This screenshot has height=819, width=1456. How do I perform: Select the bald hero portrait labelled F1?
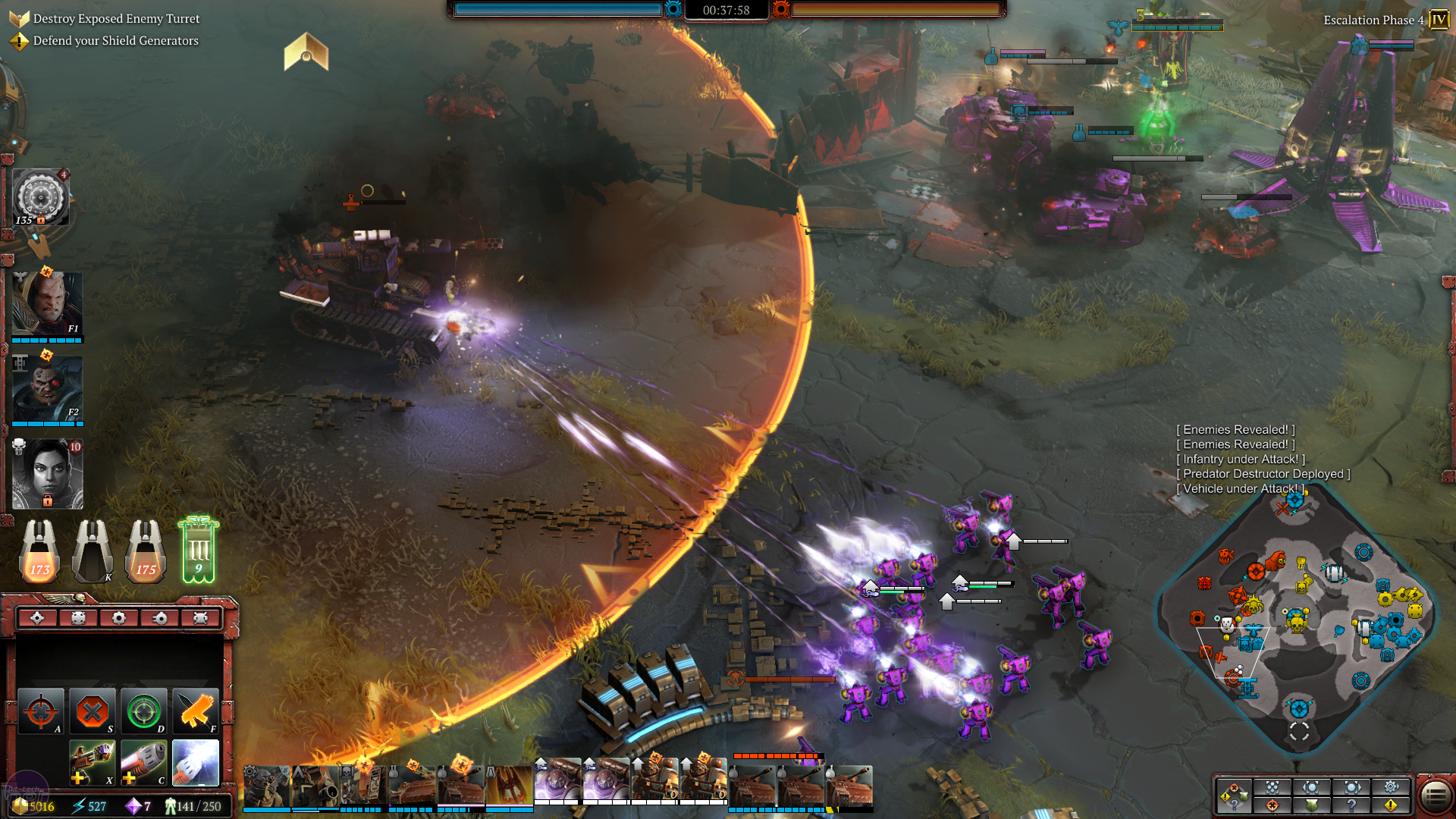pyautogui.click(x=47, y=303)
